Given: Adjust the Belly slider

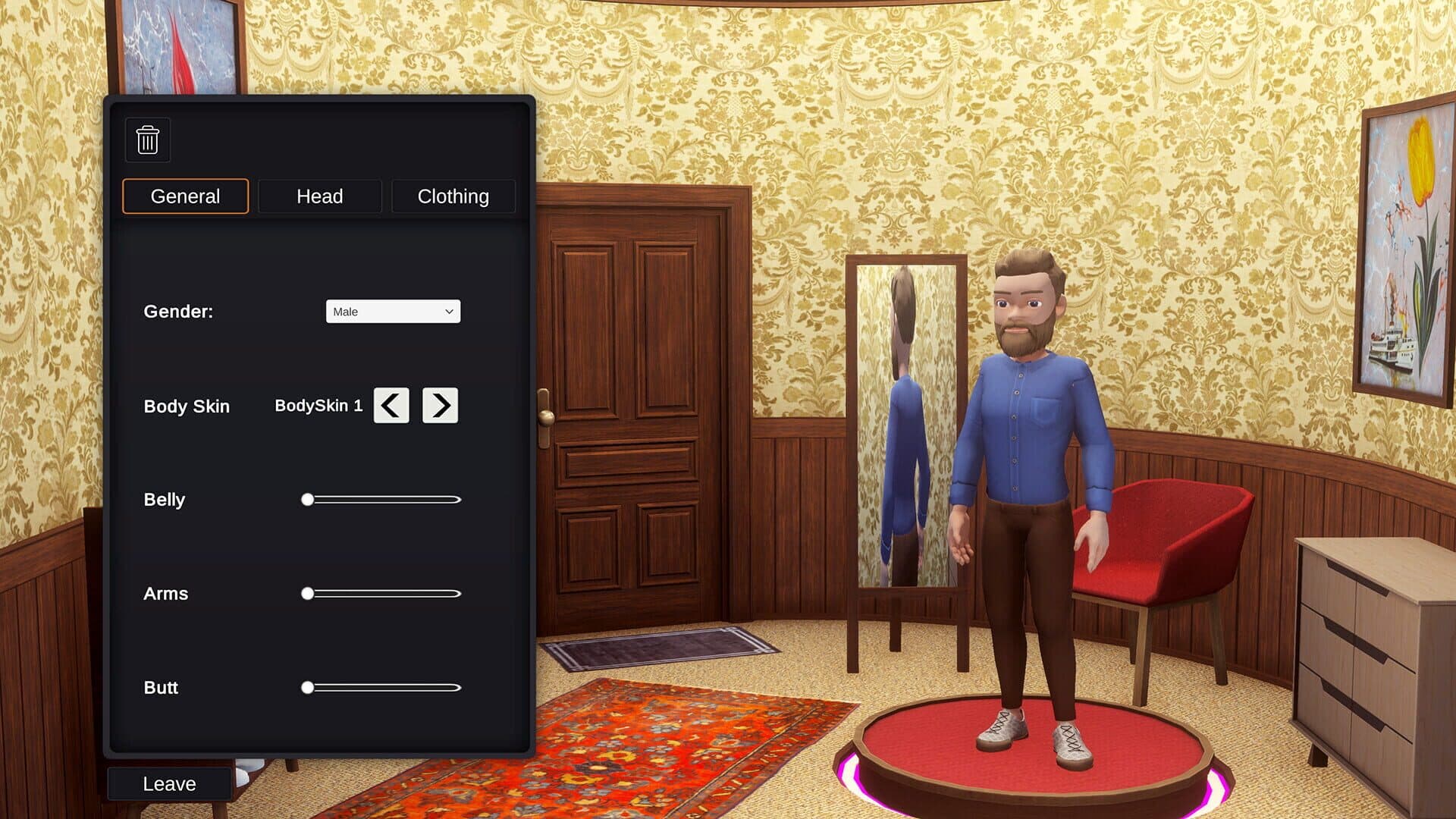Looking at the screenshot, I should pos(308,500).
